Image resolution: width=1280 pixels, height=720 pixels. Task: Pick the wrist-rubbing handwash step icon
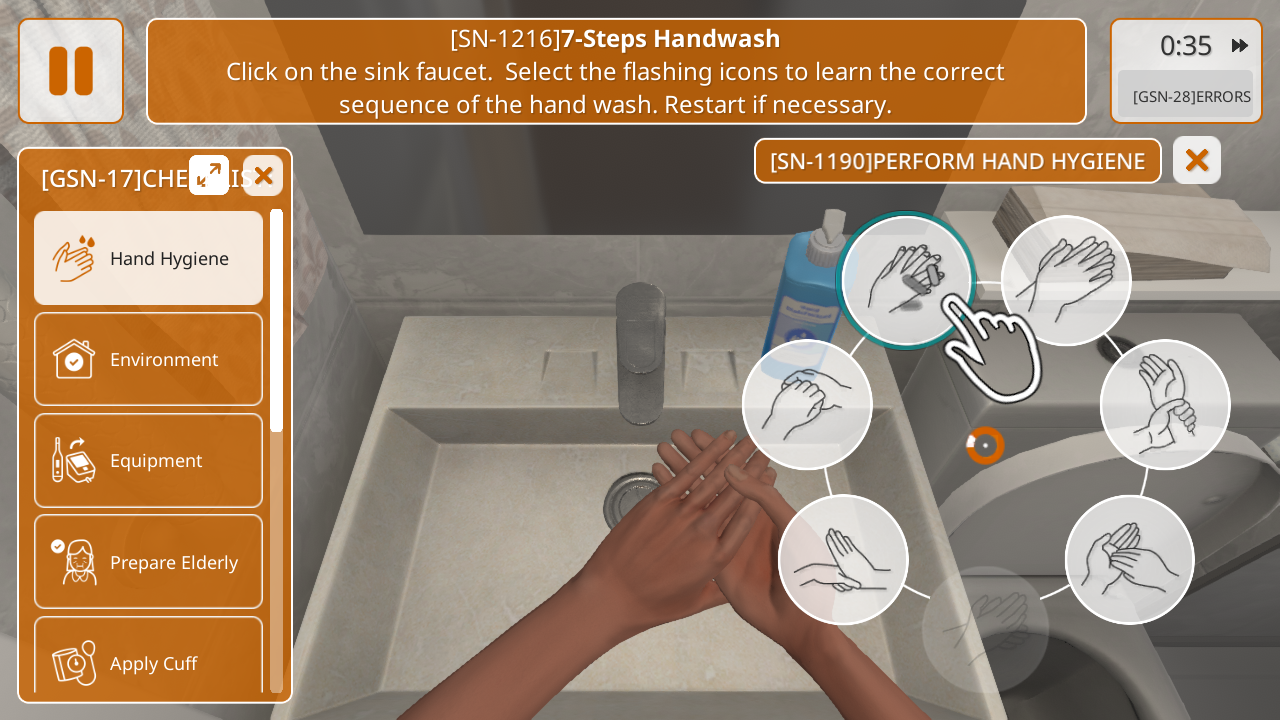(1165, 404)
